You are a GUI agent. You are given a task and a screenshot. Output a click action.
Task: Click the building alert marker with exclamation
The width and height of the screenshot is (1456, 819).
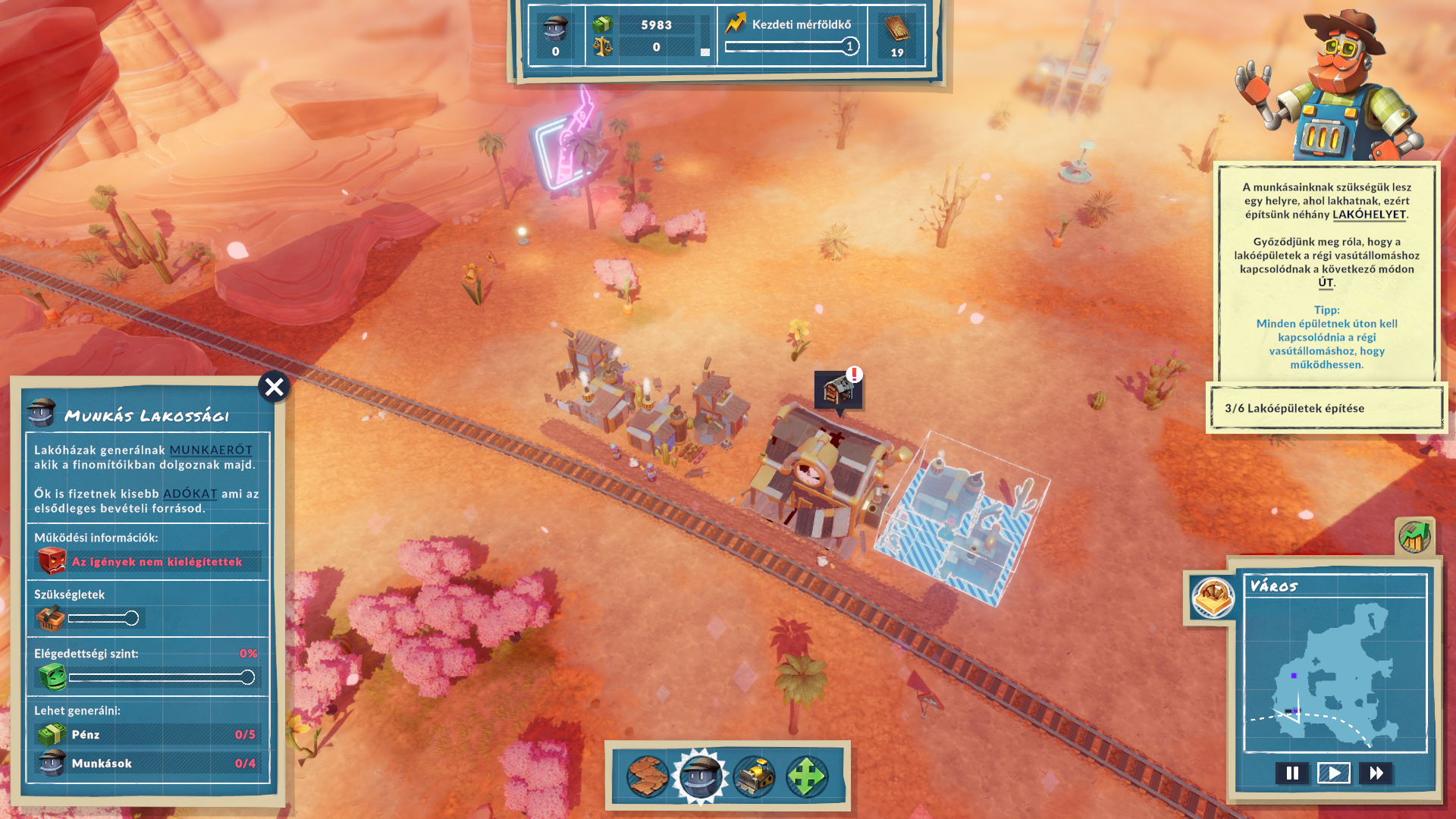(x=838, y=391)
